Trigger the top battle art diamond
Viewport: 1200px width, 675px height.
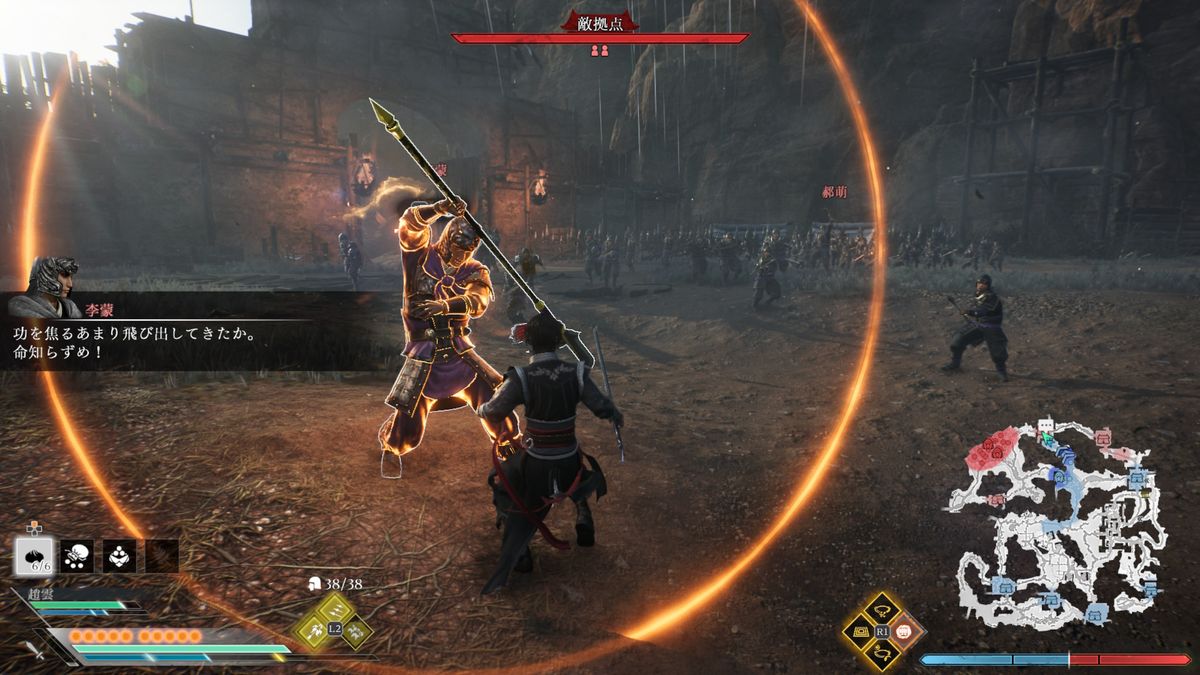(x=882, y=608)
